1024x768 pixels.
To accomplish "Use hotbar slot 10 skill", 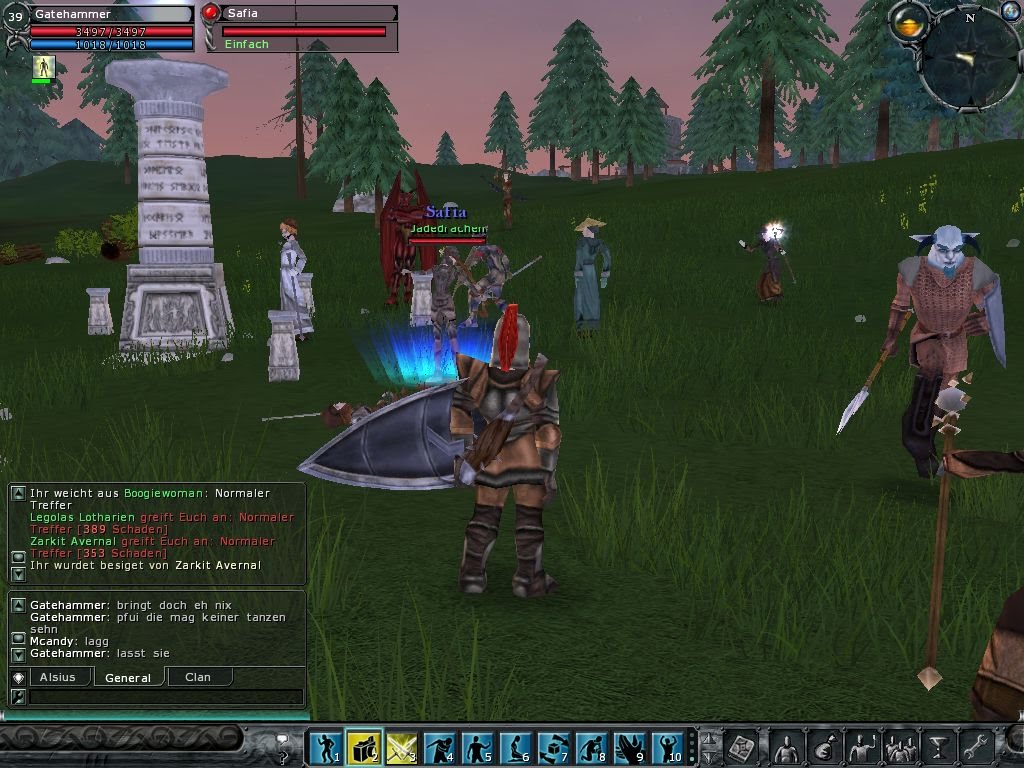I will click(x=668, y=747).
